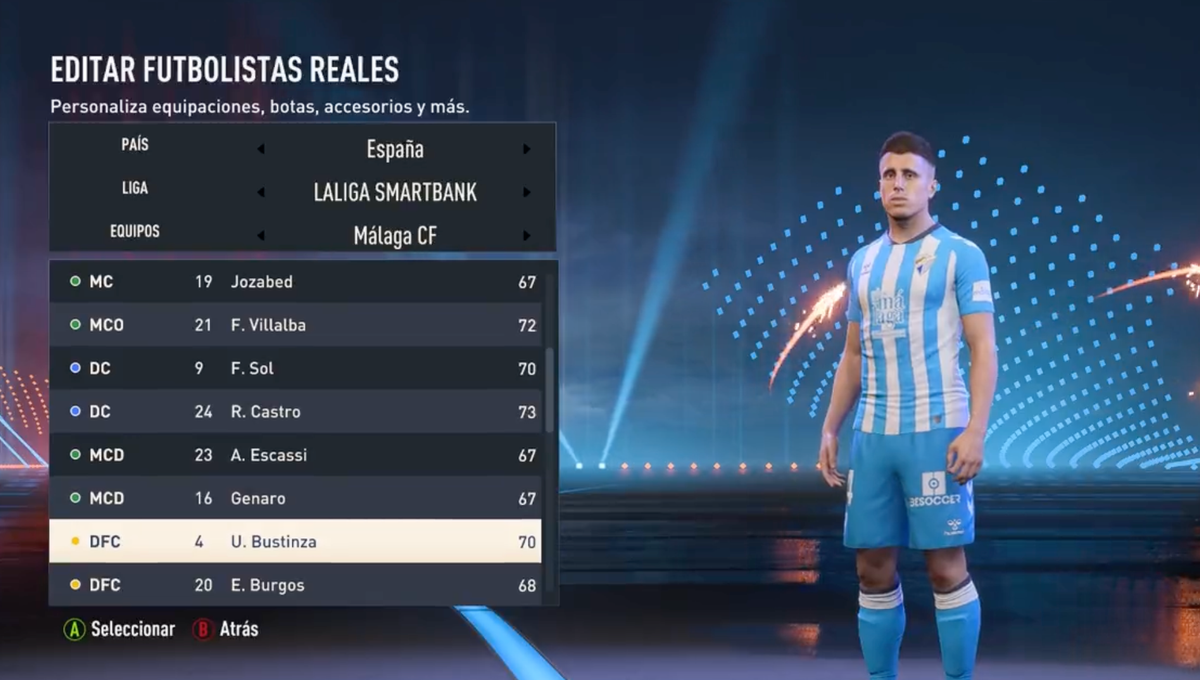Click right arrow next to España
Viewport: 1200px width, 680px height.
coord(527,150)
